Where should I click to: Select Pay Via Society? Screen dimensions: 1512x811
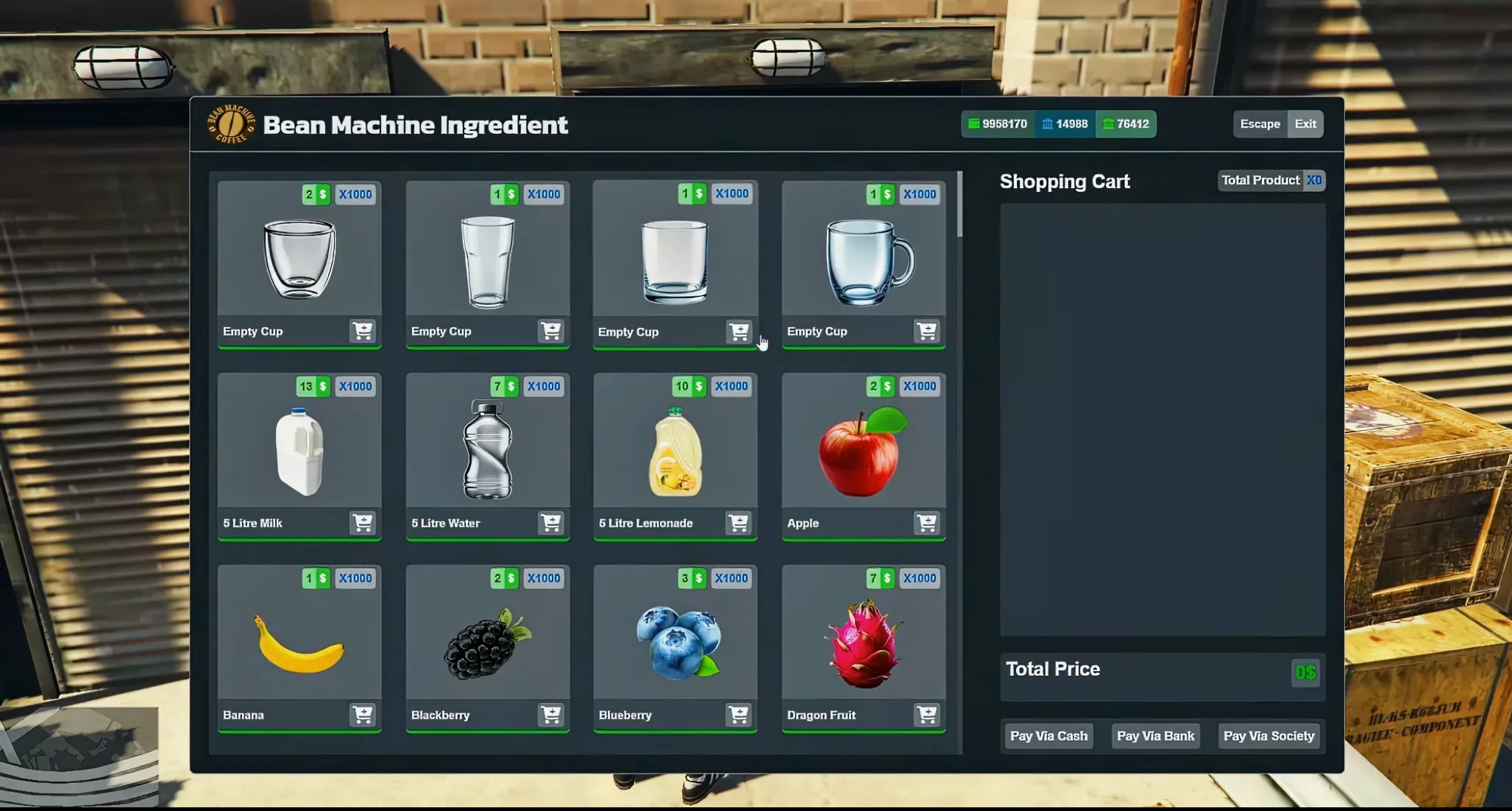pyautogui.click(x=1269, y=735)
